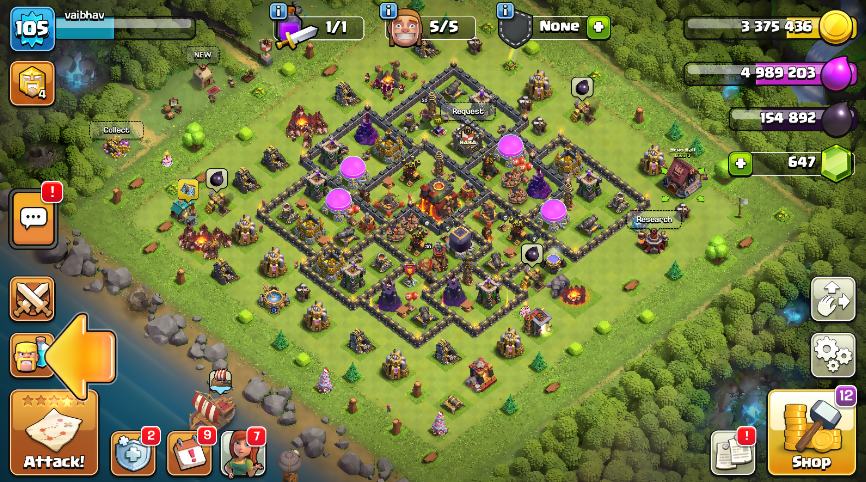Open the army barbarian and potion button

pos(28,356)
